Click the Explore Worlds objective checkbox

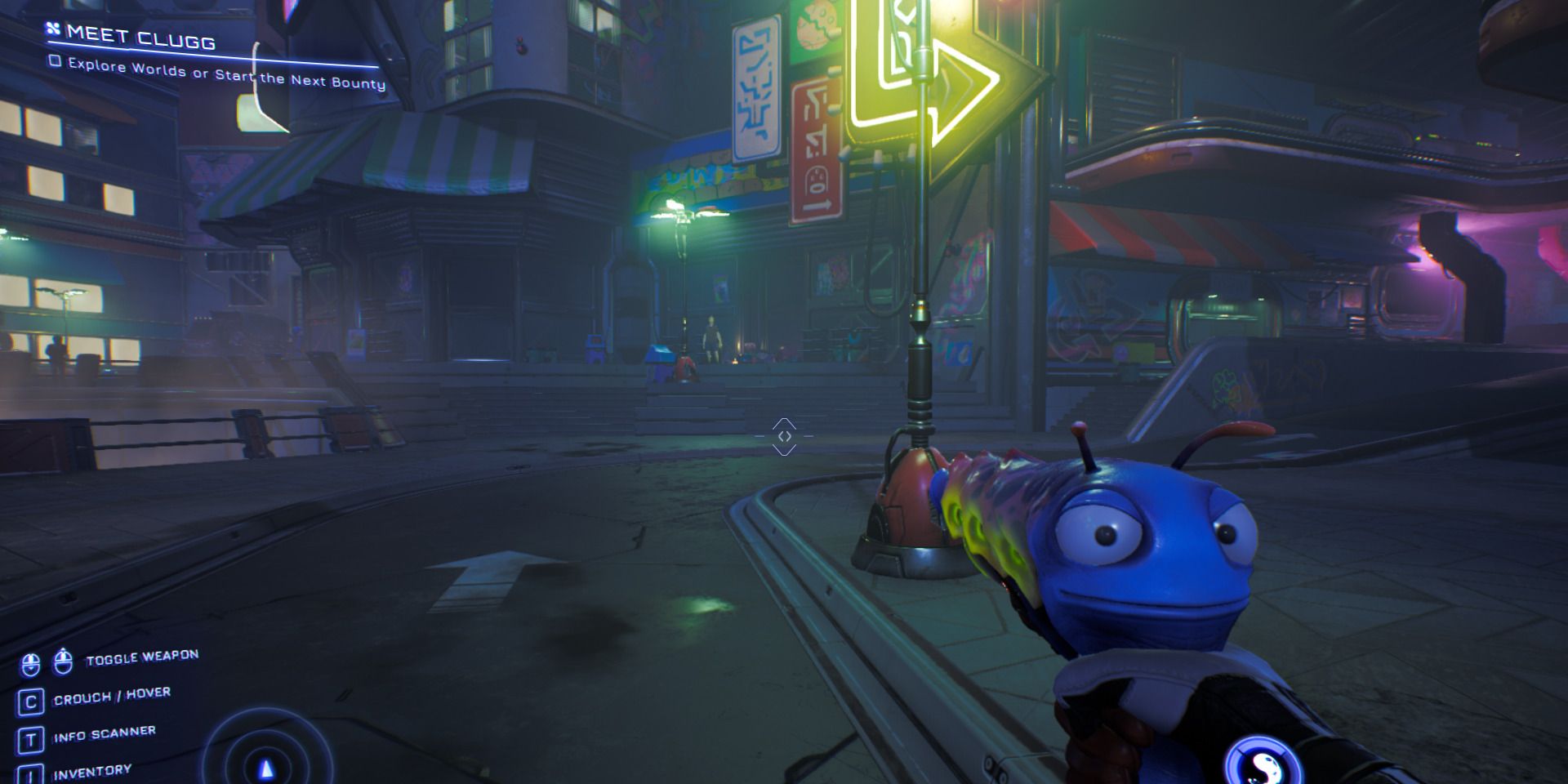(55, 61)
